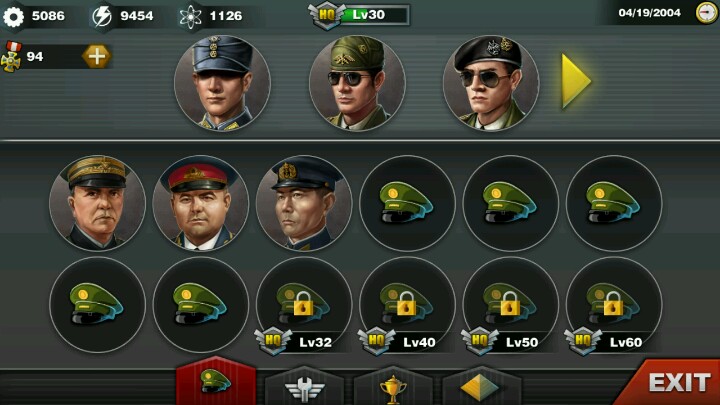Viewport: 720px width, 405px height.
Task: Select the general in the blue field cap
Action: coord(223,83)
